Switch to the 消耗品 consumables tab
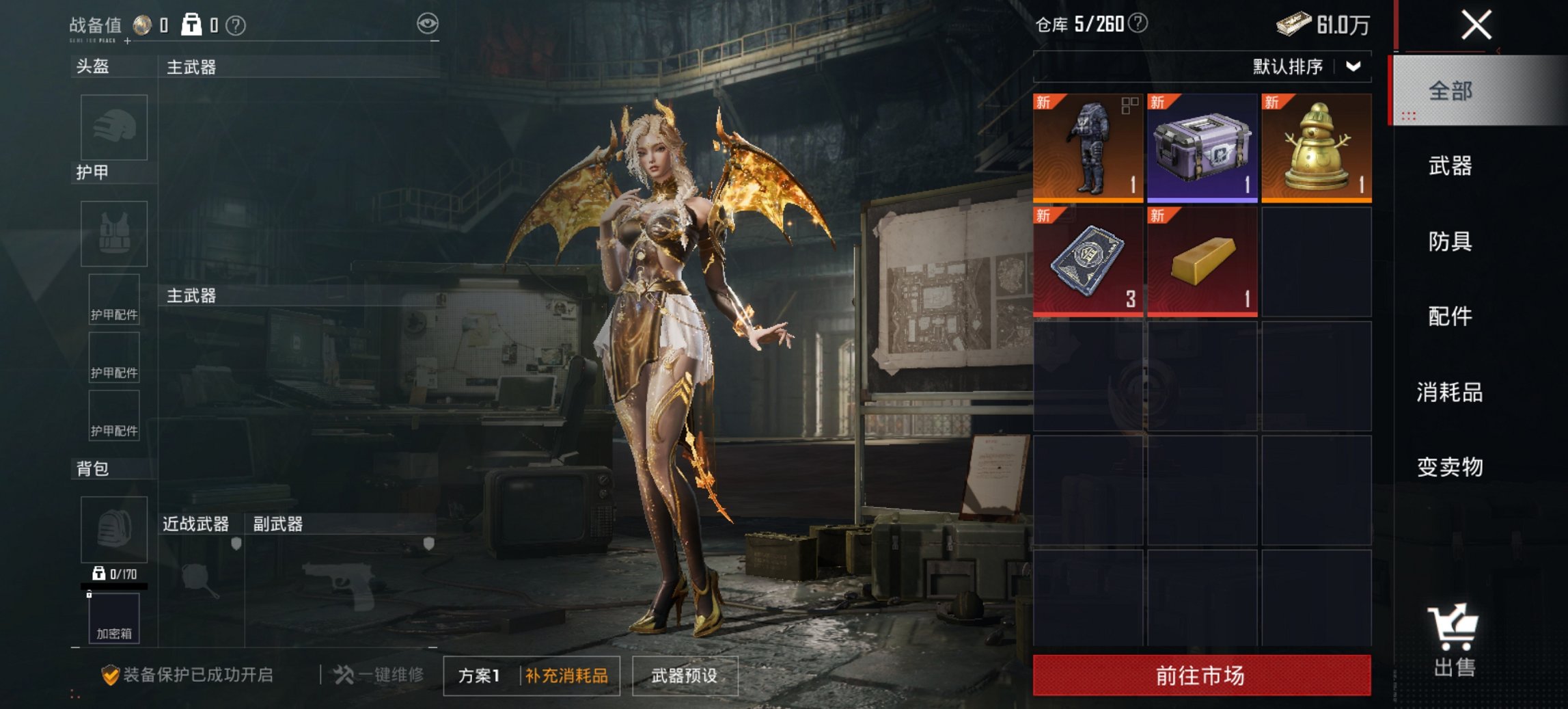The image size is (1568, 709). tap(1450, 393)
